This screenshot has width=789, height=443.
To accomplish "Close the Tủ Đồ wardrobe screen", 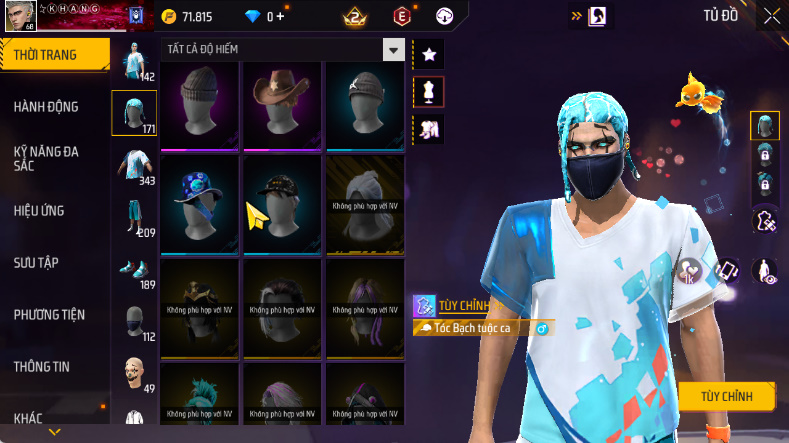I will 772,16.
